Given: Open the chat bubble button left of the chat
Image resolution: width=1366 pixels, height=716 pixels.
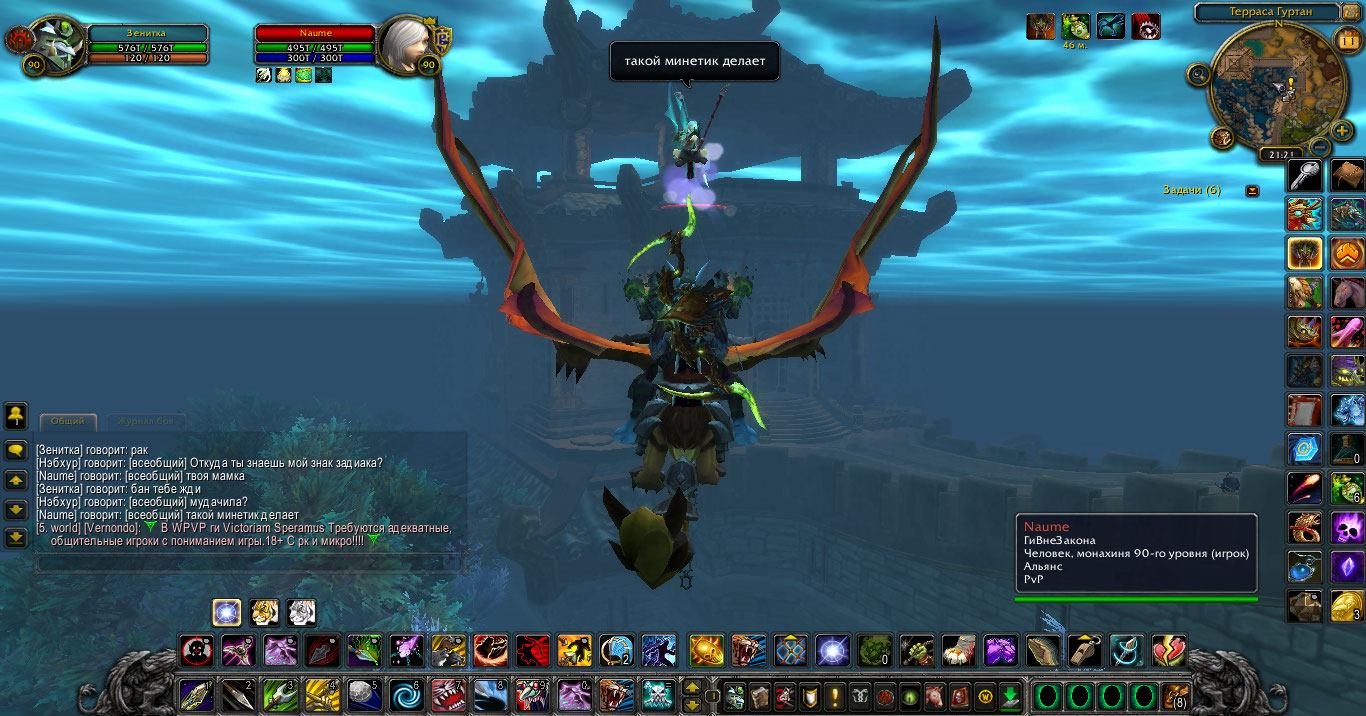Looking at the screenshot, I should 15,451.
